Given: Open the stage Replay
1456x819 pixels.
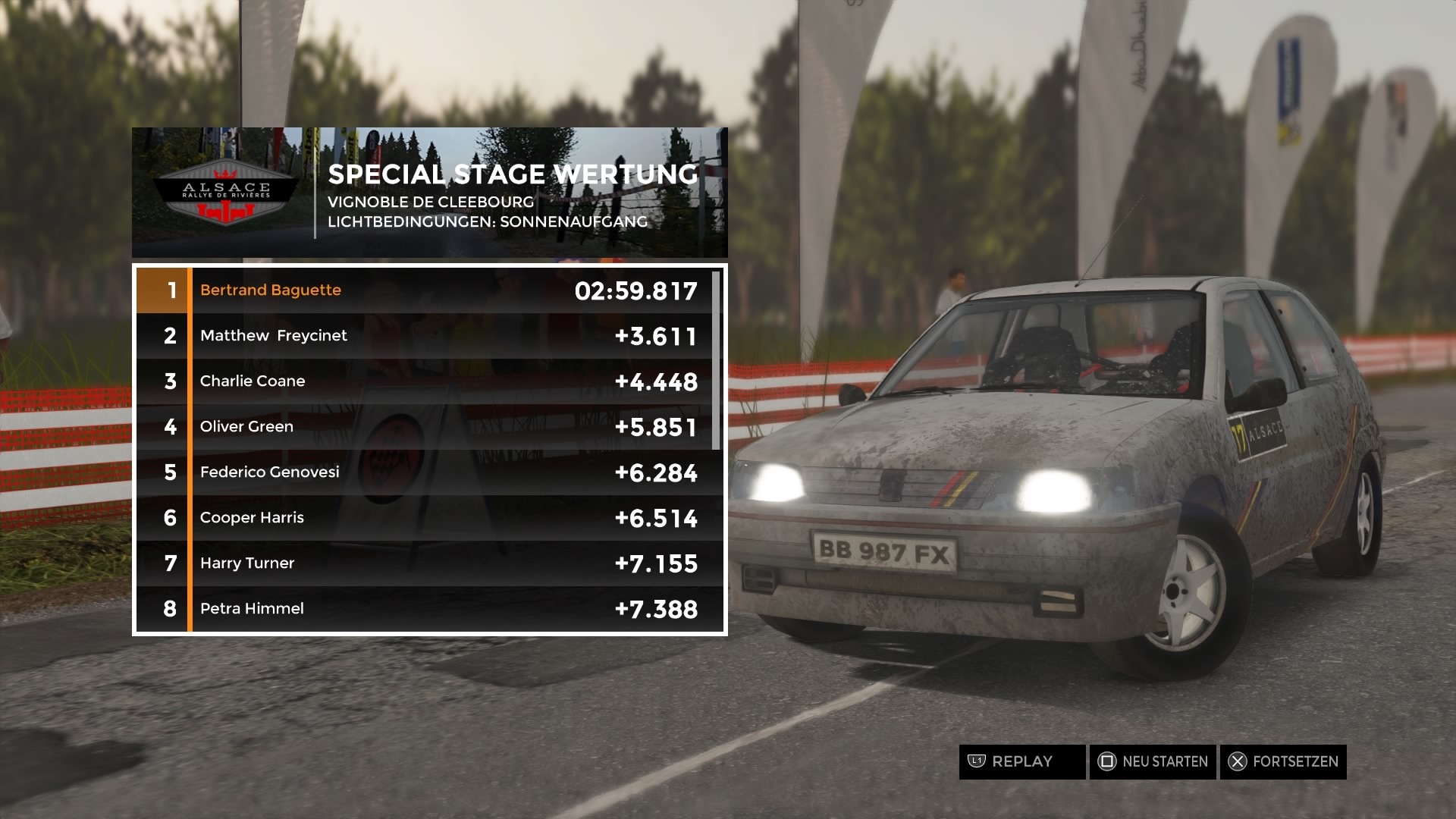Looking at the screenshot, I should click(x=1021, y=761).
